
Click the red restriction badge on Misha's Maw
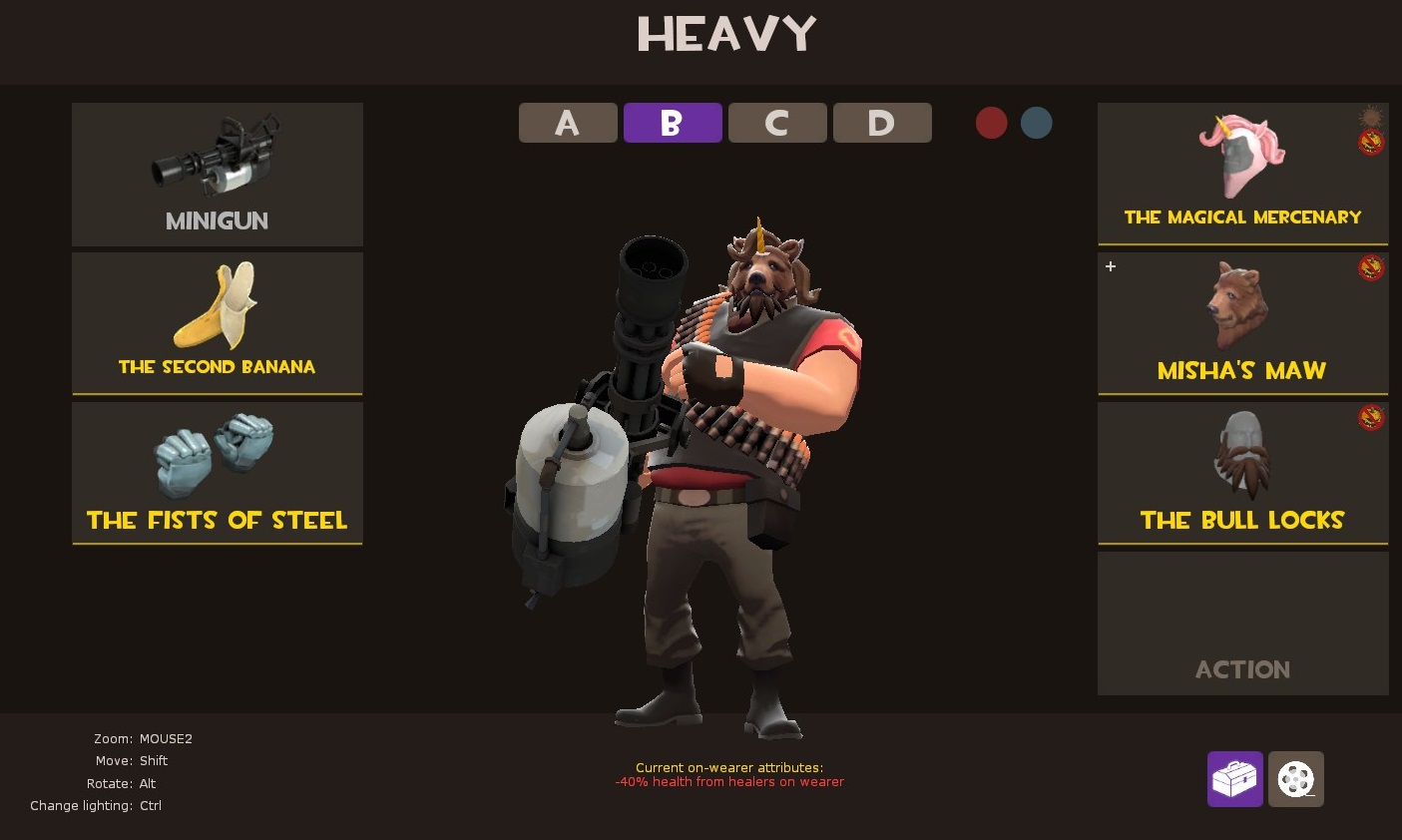(x=1371, y=267)
